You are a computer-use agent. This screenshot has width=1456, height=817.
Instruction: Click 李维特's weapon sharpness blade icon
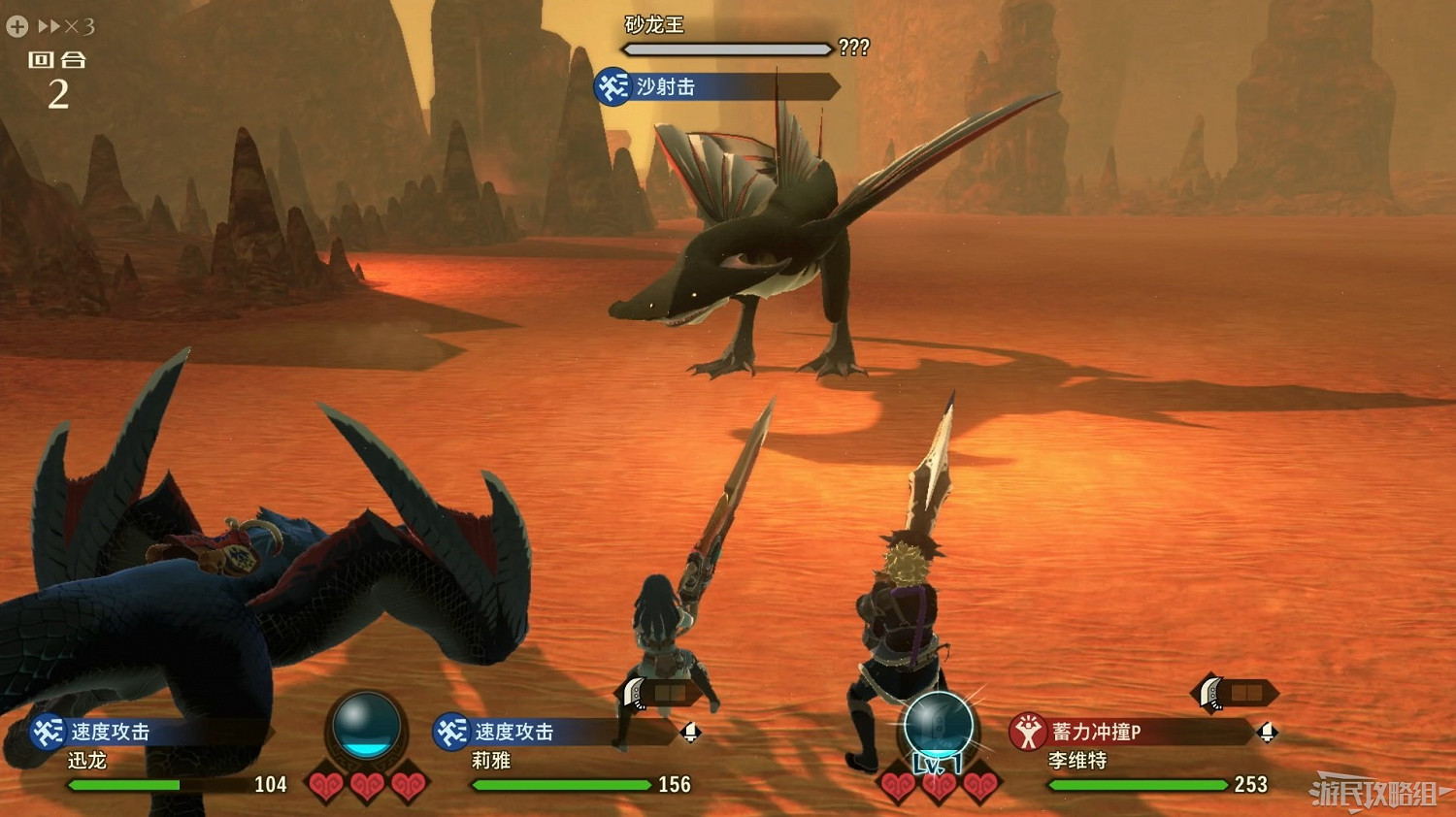[1209, 693]
